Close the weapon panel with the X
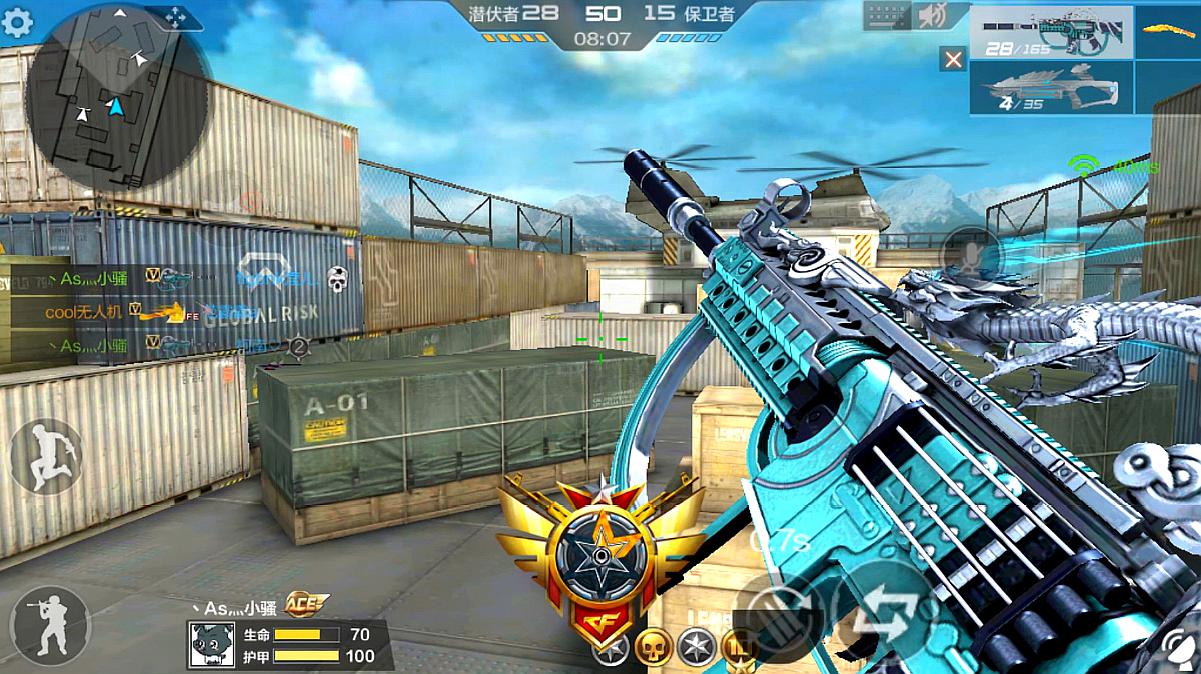Screen dimensions: 1201x674 [953, 60]
